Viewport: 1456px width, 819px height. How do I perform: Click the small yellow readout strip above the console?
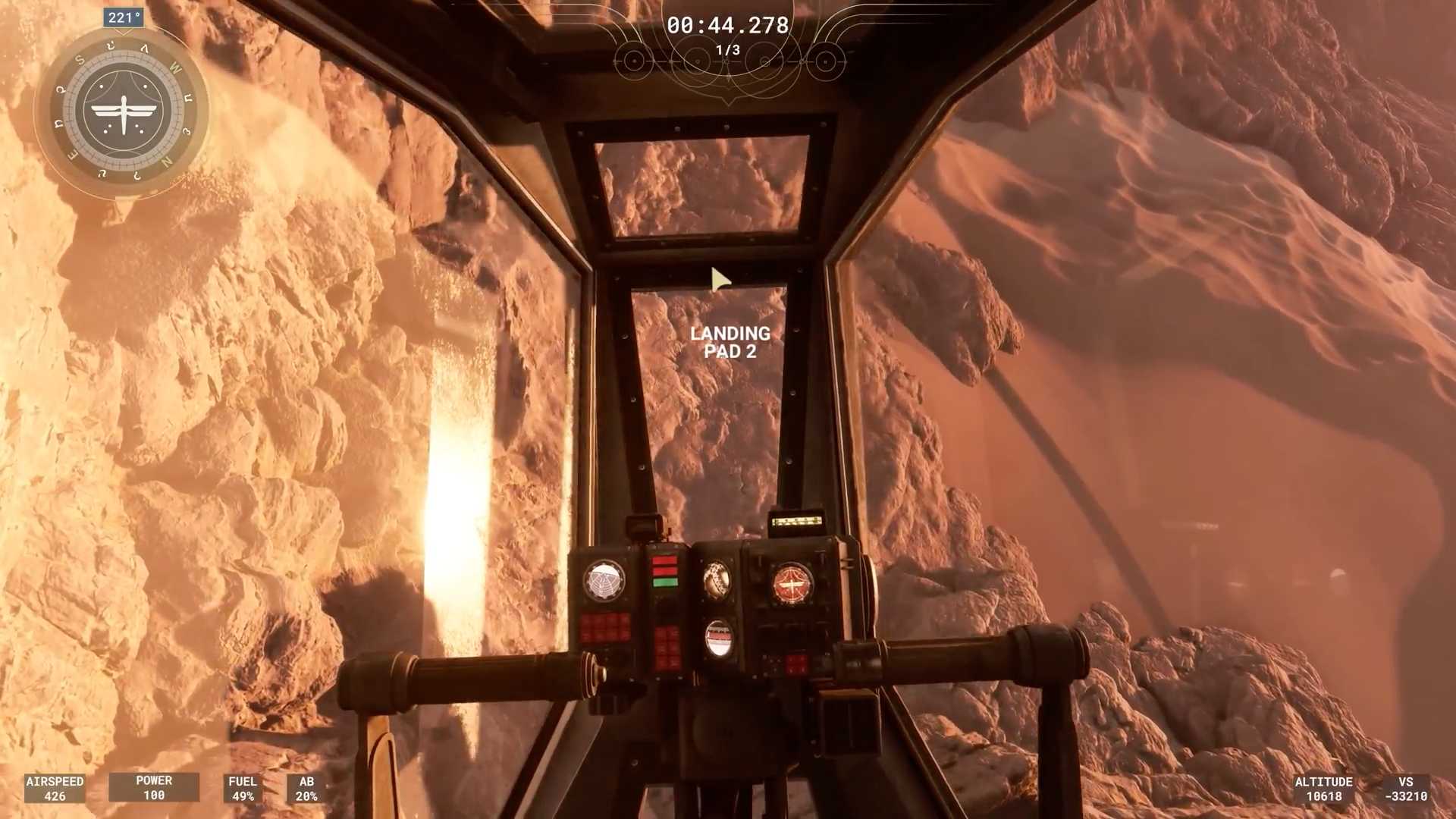(x=796, y=521)
